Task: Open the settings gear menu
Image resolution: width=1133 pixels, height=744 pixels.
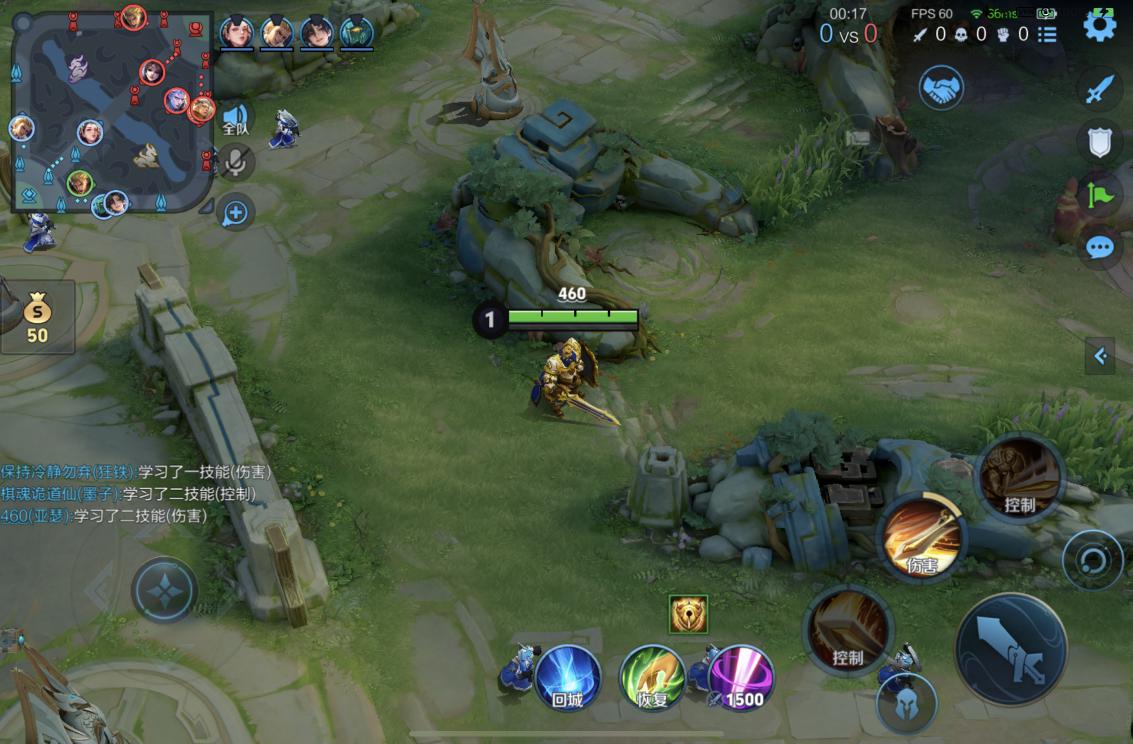Action: [x=1100, y=26]
